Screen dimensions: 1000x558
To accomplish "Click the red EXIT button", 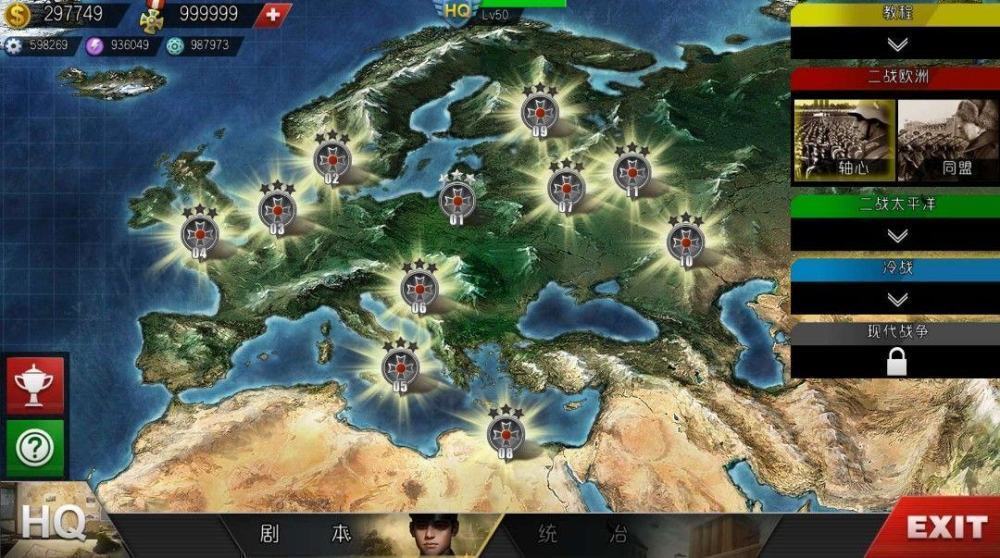I will pos(946,527).
